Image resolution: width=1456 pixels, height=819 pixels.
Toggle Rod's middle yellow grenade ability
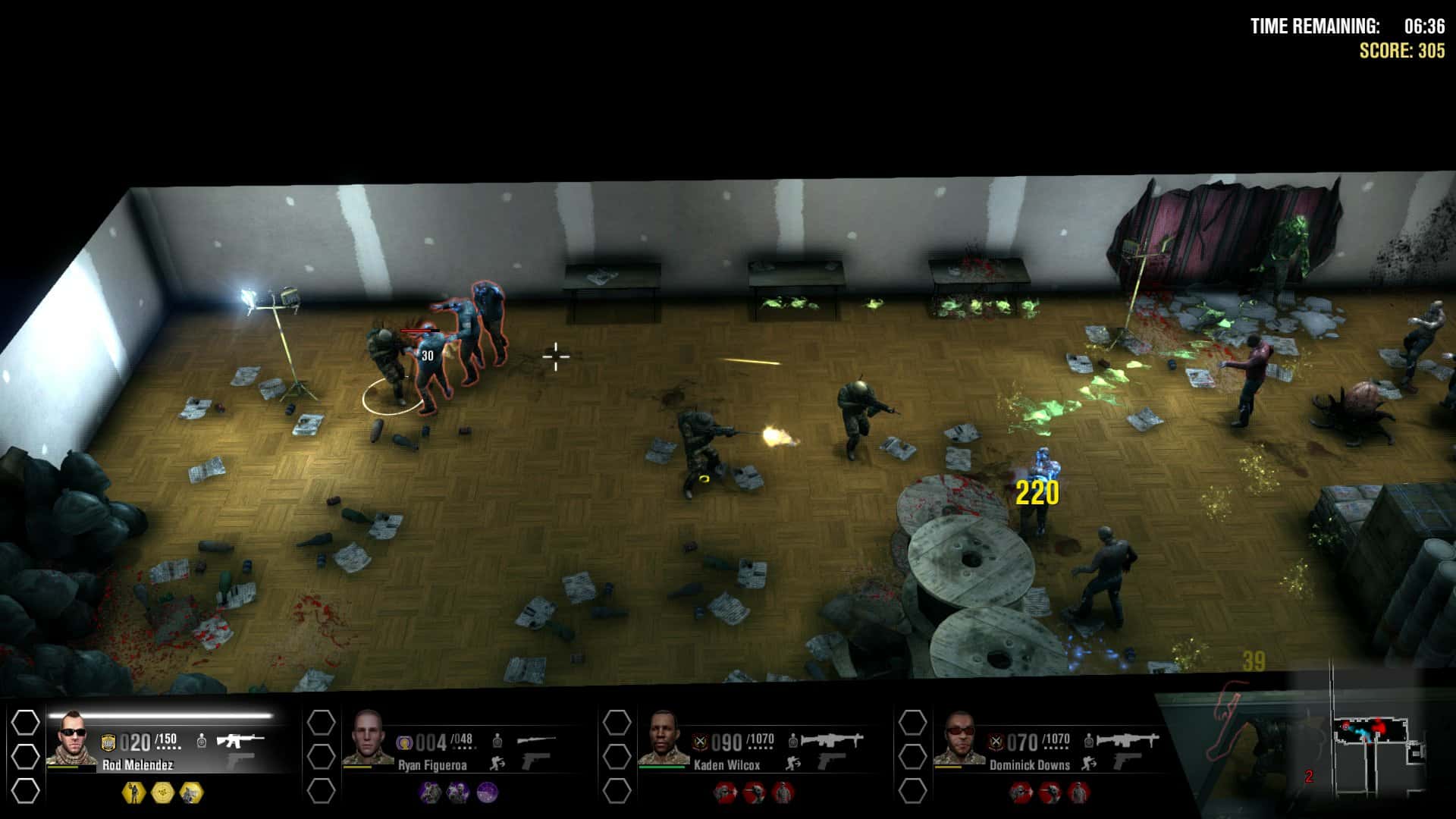[163, 792]
